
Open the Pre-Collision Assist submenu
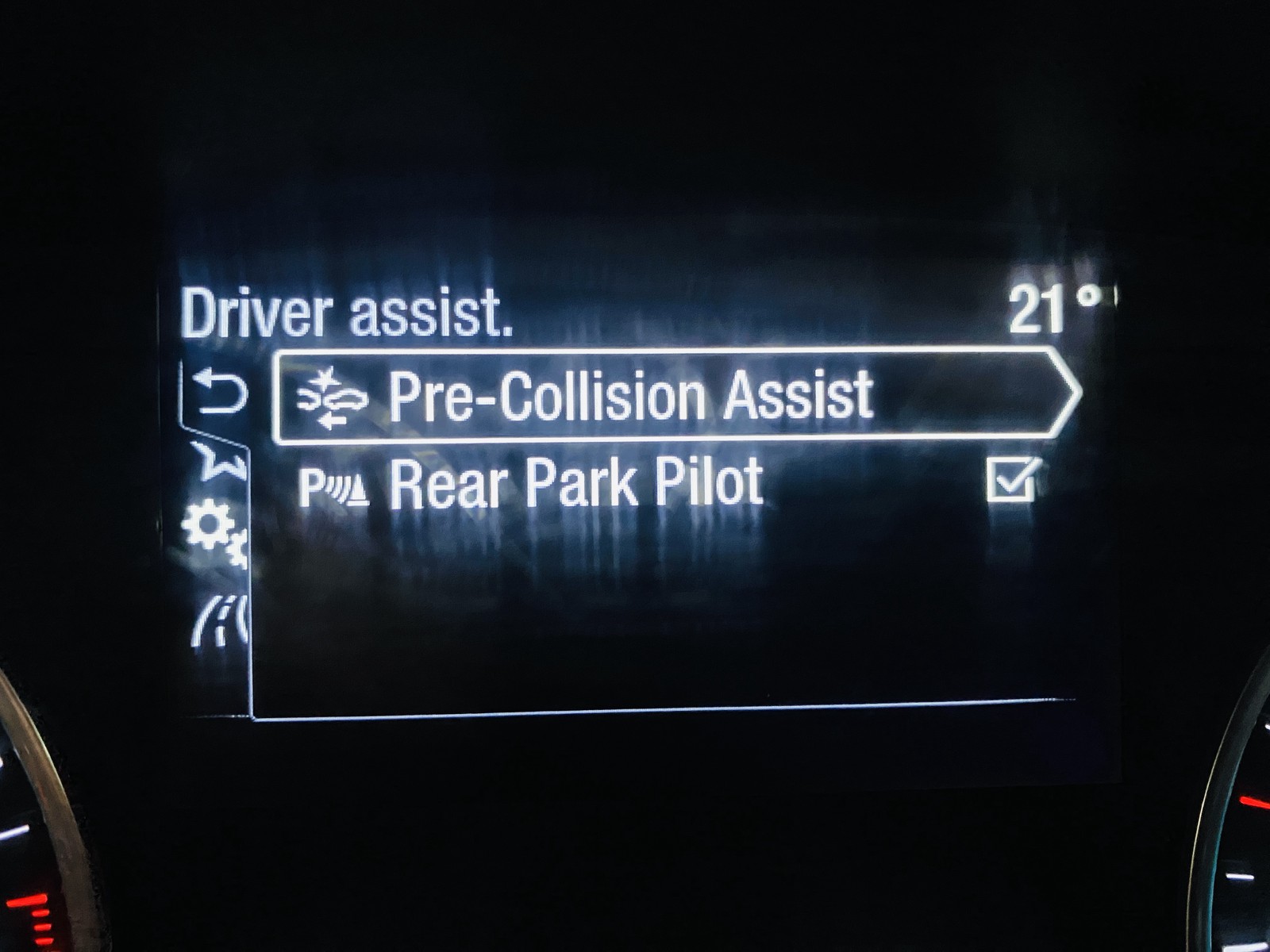click(x=675, y=394)
